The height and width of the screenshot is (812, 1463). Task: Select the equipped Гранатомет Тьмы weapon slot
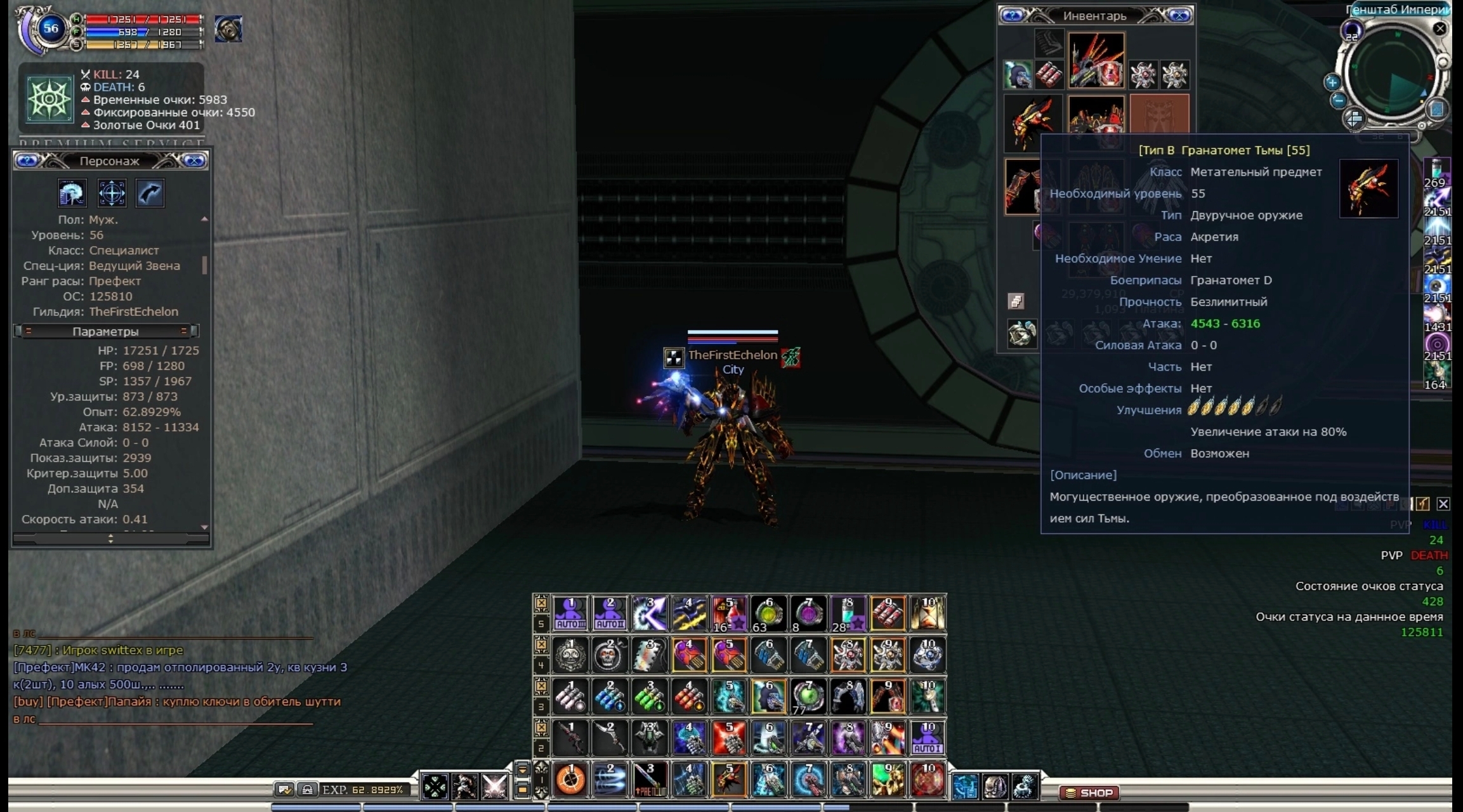[x=1033, y=123]
